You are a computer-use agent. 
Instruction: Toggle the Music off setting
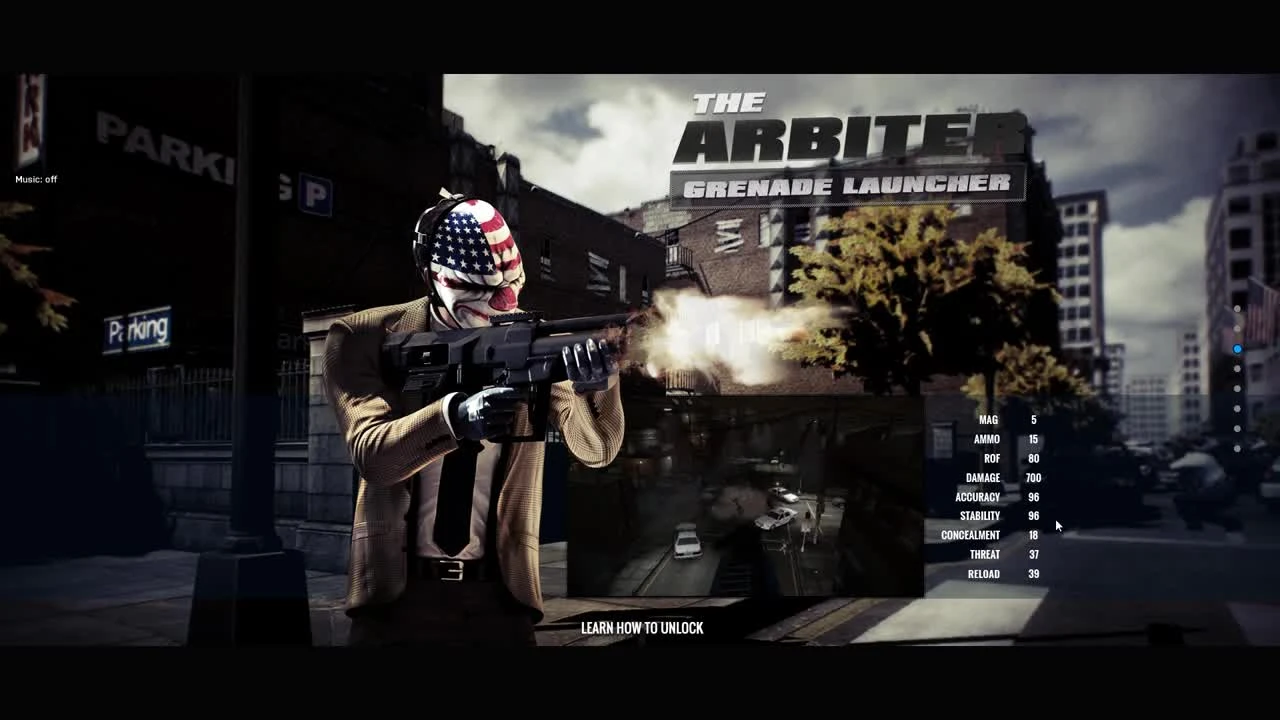[x=35, y=179]
